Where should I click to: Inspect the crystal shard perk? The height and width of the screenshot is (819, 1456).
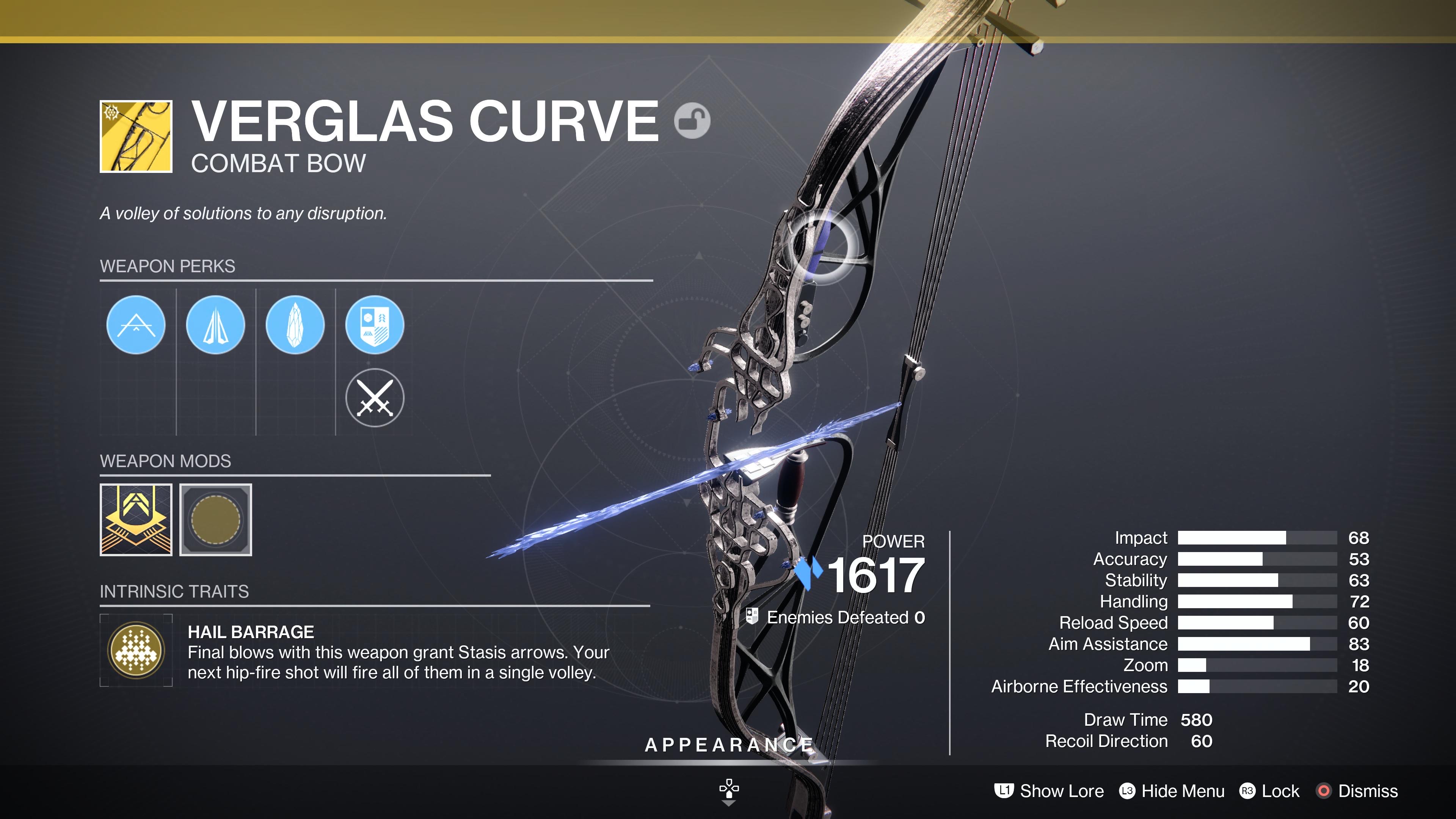tap(295, 325)
